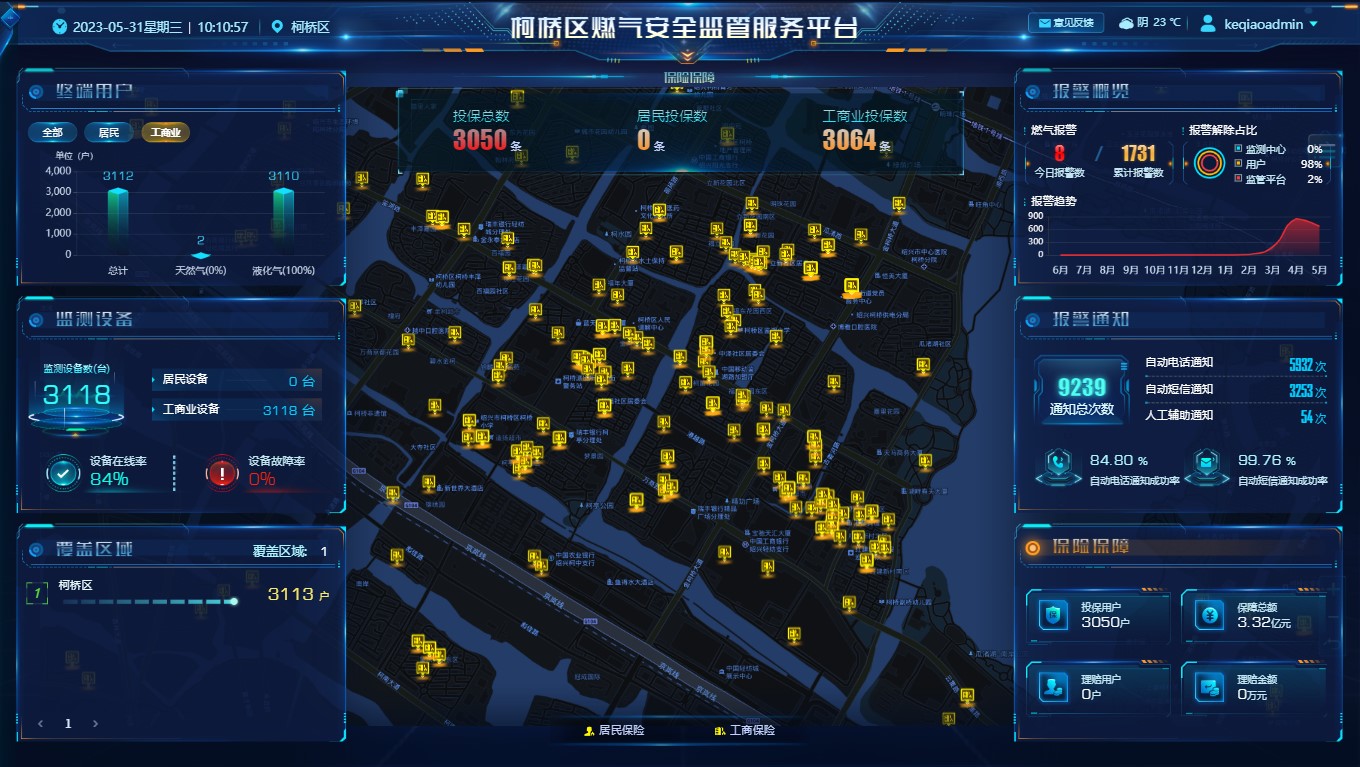Click the location pin icon beside 柯桥区

click(x=279, y=27)
